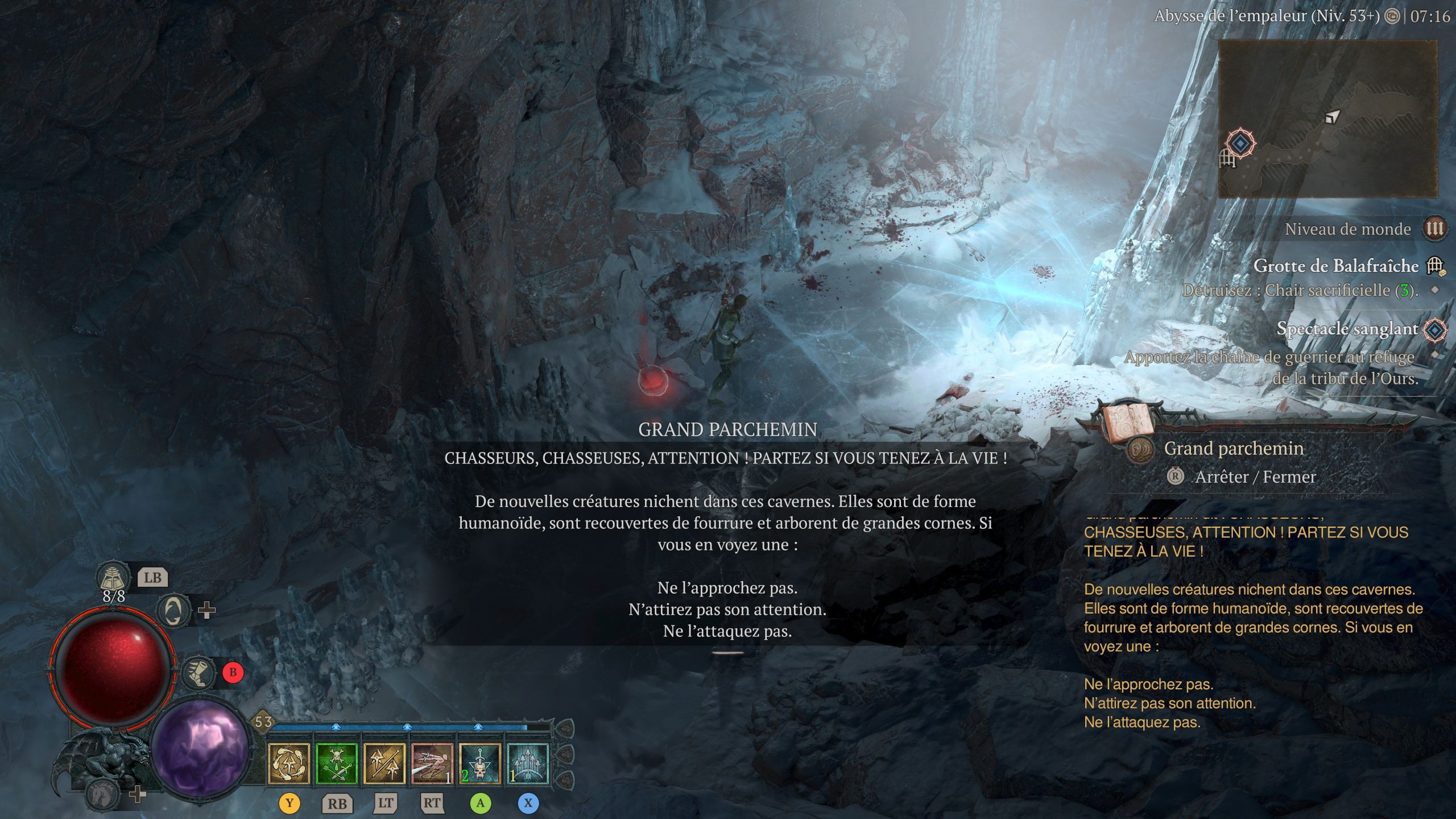Select the Grotte de Balafraîche objective tracker
The image size is (1456, 819).
coord(1335,266)
